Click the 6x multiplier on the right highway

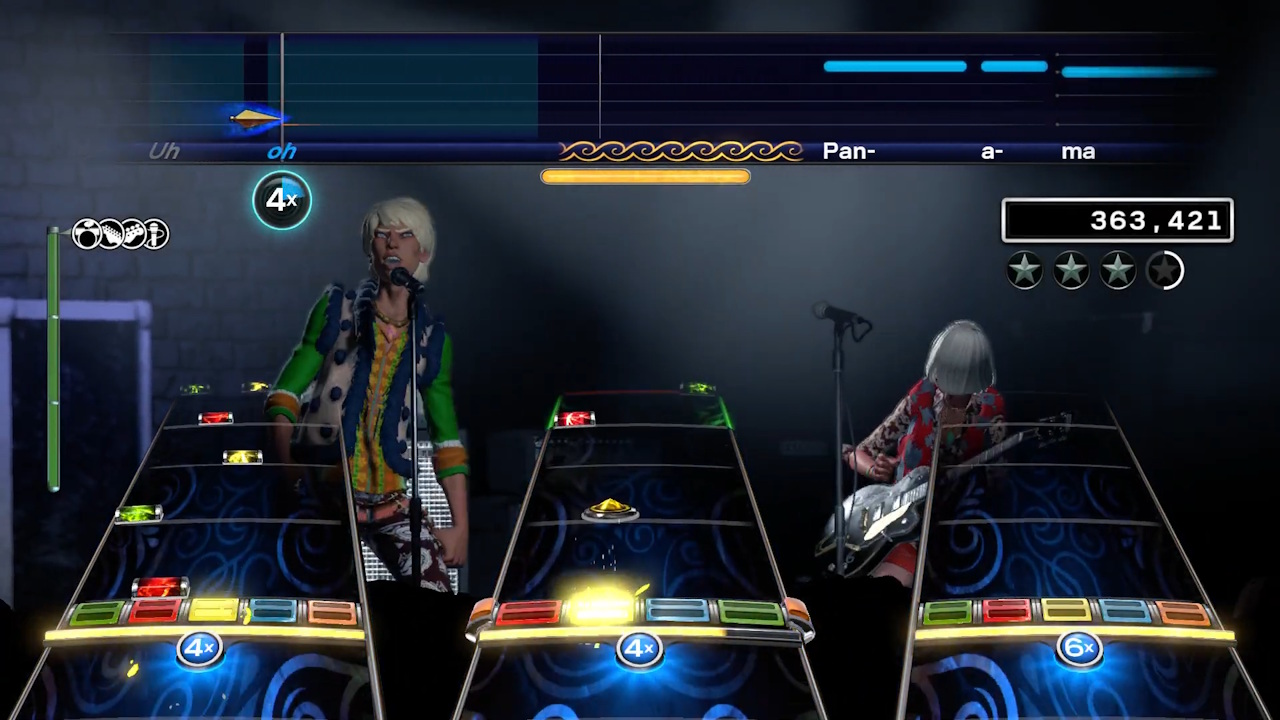[x=1079, y=648]
